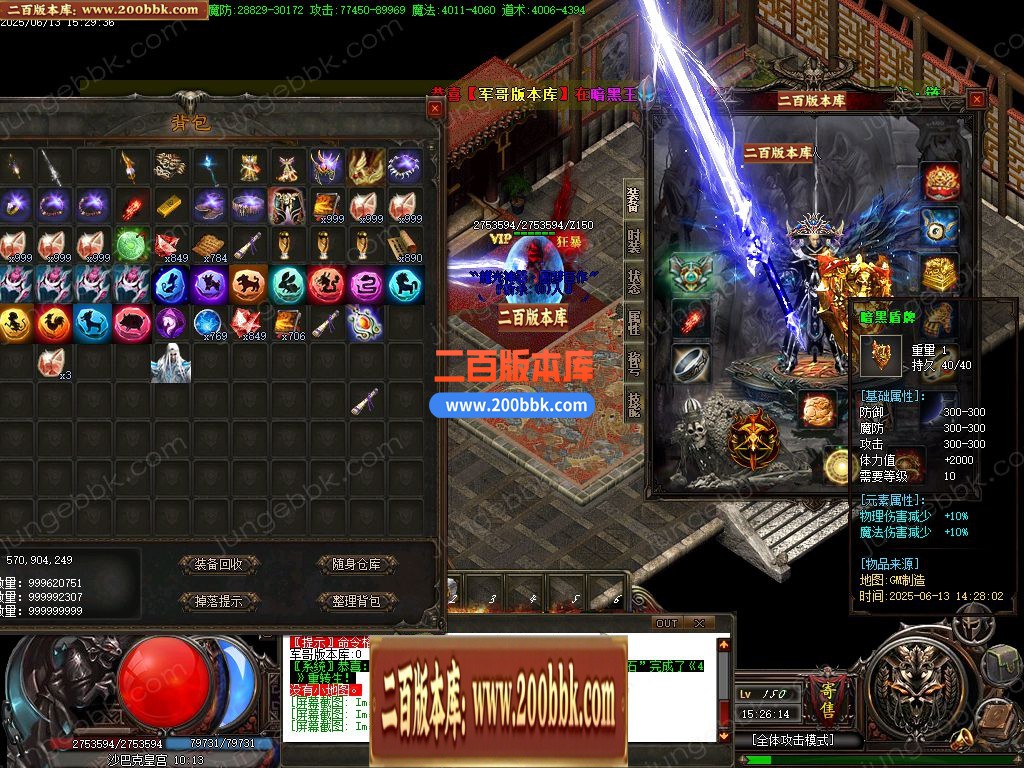The image size is (1024, 768).
Task: Switch to the 时装 fashion tab
Action: click(634, 241)
